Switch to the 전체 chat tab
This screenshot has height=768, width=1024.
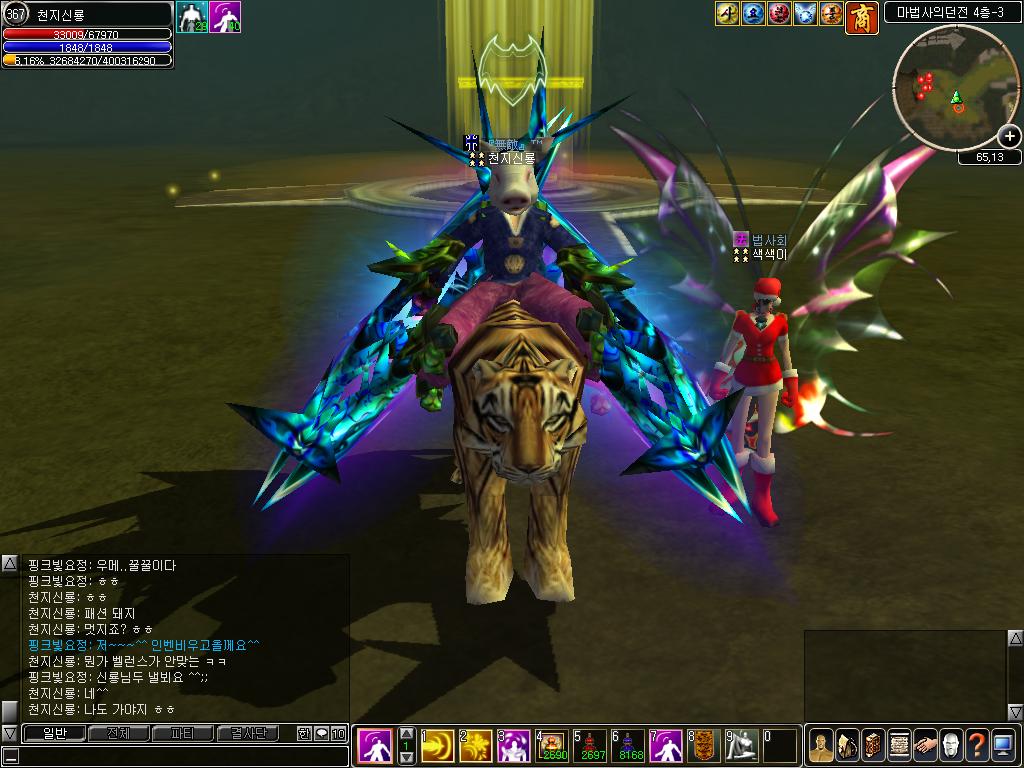coord(118,733)
